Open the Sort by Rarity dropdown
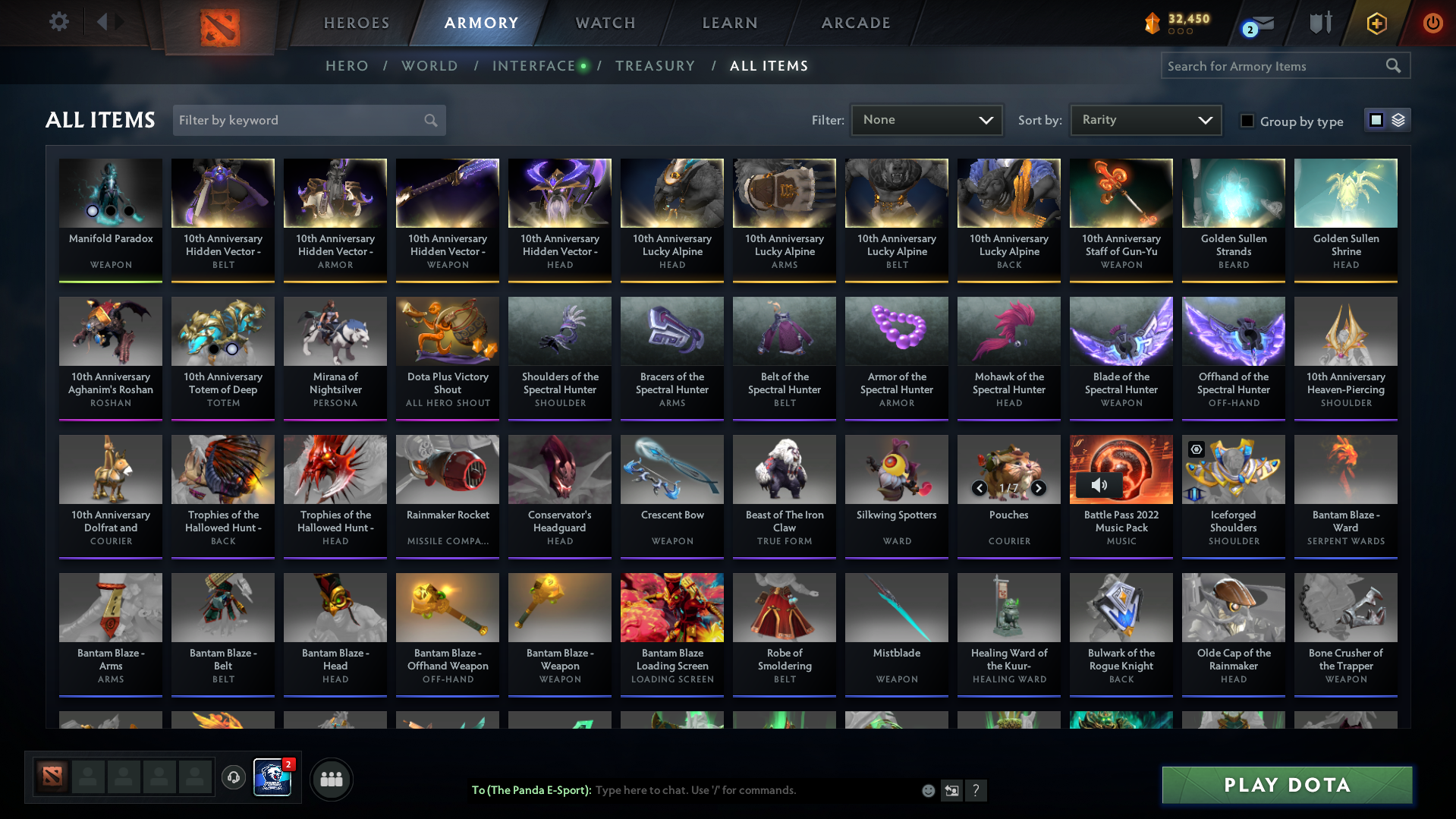Viewport: 1456px width, 819px height. (x=1145, y=119)
